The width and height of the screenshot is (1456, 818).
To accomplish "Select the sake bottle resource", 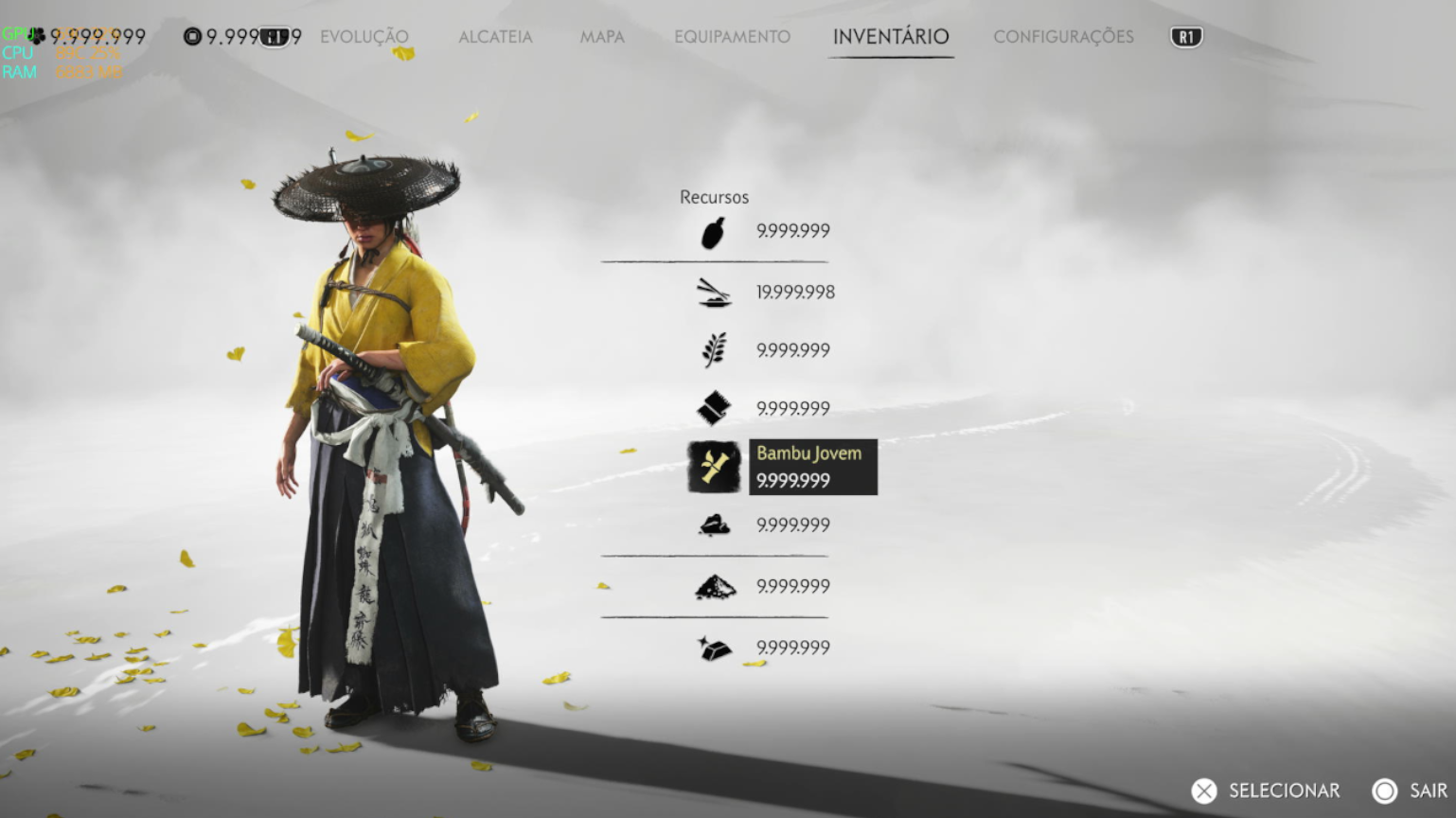I will tap(714, 232).
